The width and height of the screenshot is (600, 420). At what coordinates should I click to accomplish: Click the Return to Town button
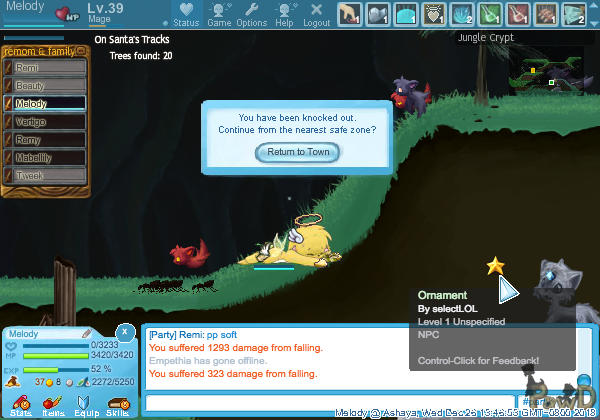pyautogui.click(x=298, y=152)
